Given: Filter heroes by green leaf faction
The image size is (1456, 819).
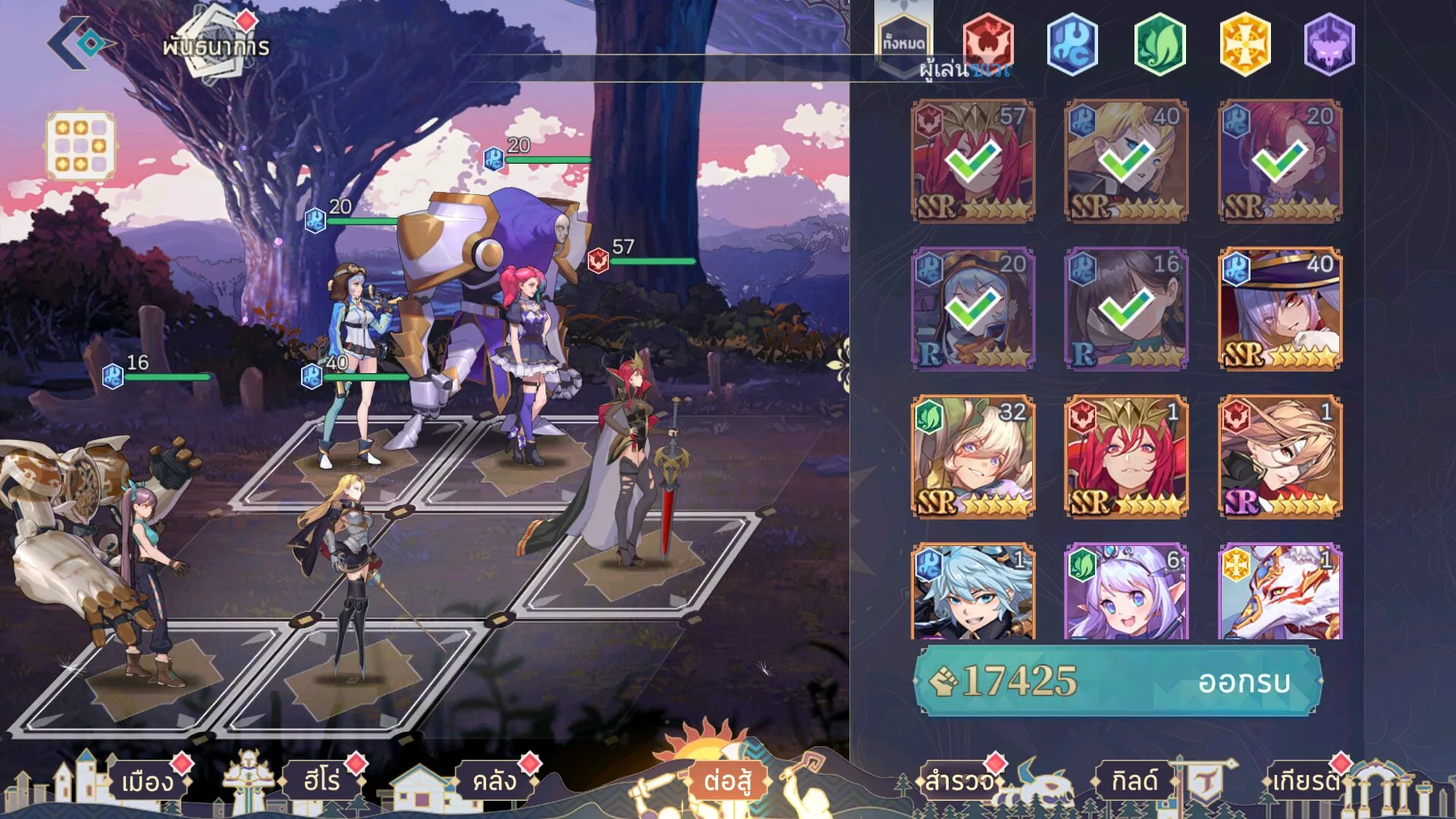Looking at the screenshot, I should [1159, 44].
